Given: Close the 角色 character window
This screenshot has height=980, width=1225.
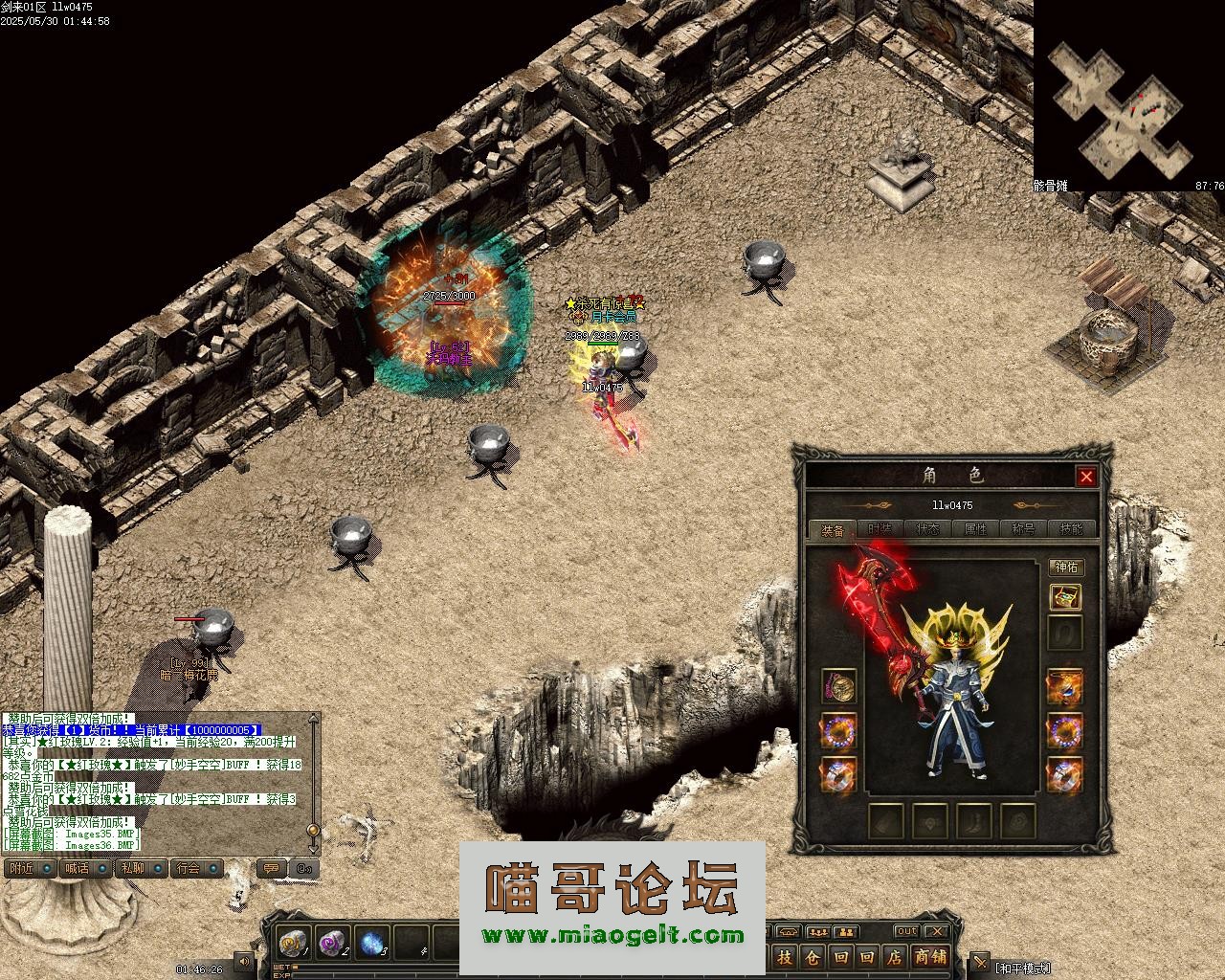Looking at the screenshot, I should [1086, 477].
